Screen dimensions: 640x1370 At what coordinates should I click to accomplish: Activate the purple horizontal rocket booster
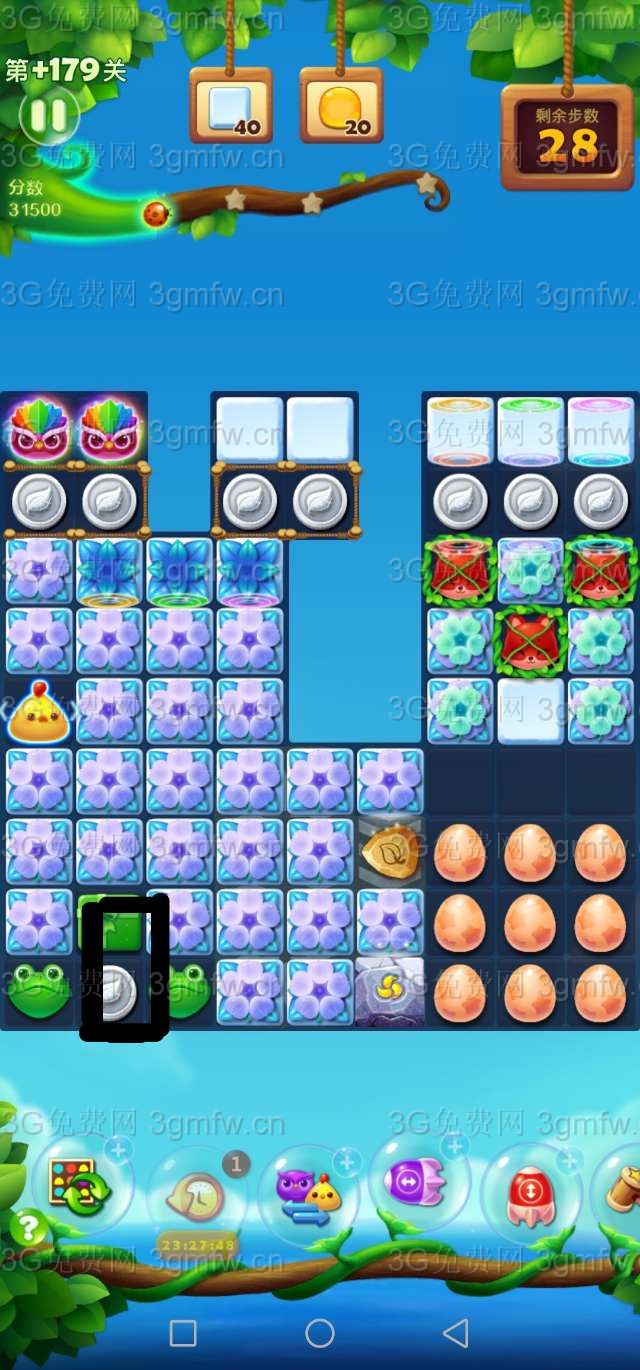coord(418,1184)
